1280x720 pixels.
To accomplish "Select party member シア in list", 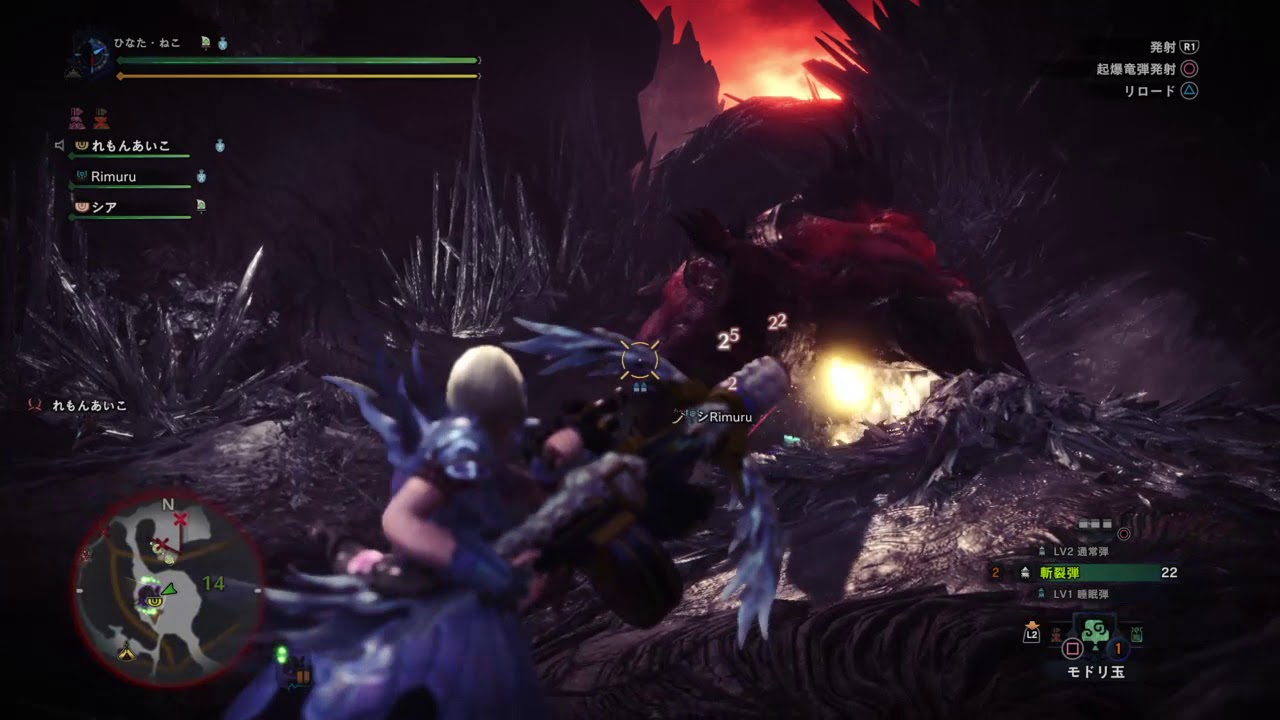I will (x=104, y=207).
